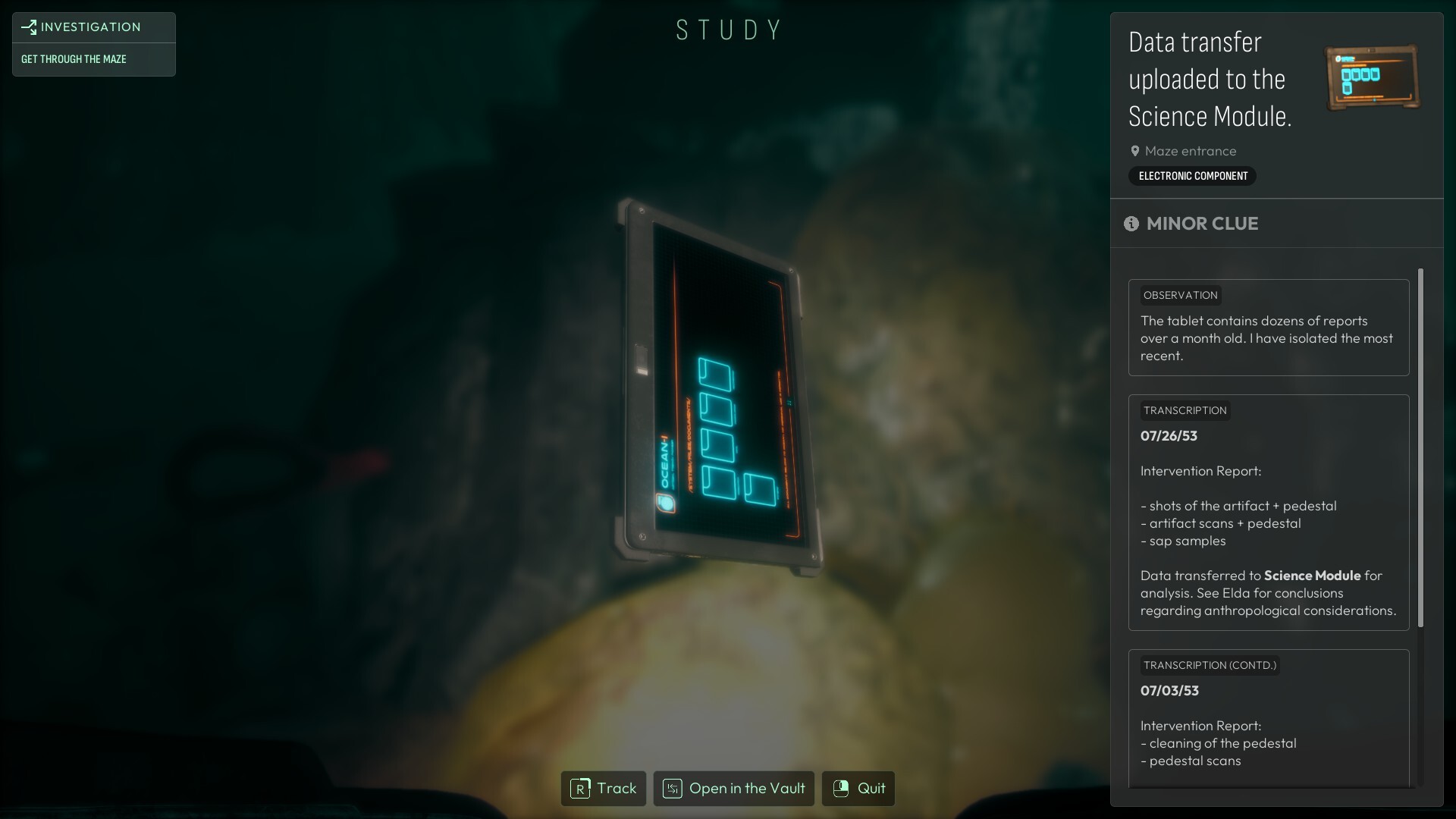
Task: Quit the study view
Action: click(x=871, y=789)
